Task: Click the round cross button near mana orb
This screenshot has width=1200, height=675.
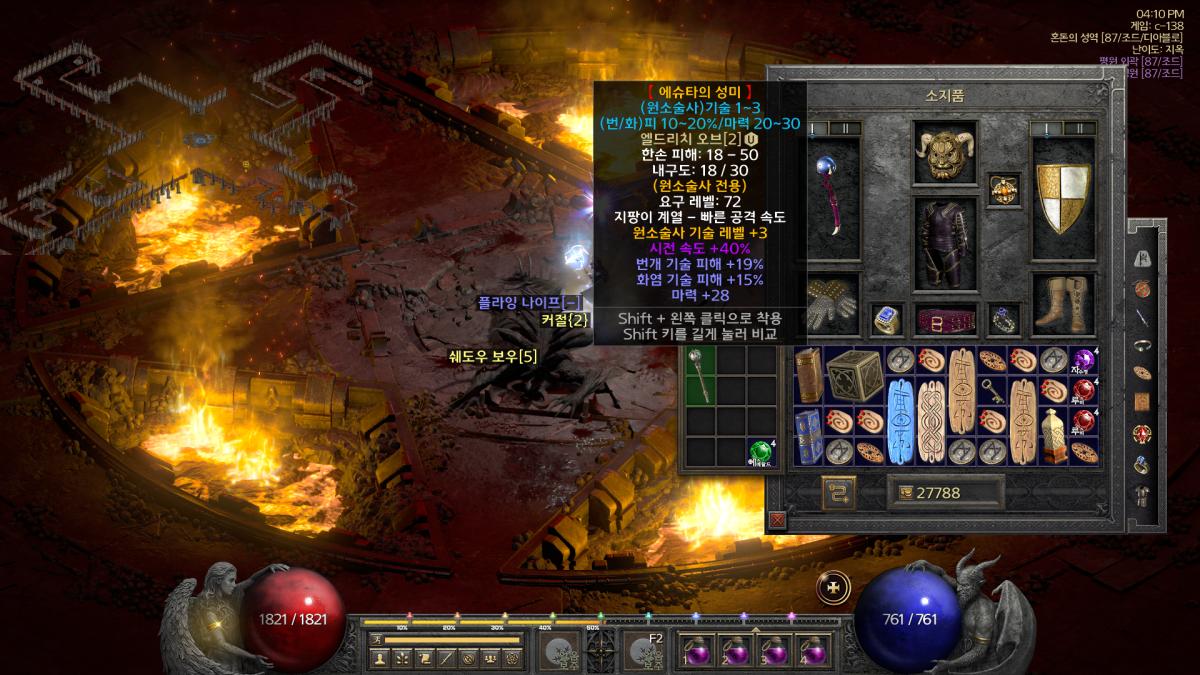Action: (x=833, y=587)
